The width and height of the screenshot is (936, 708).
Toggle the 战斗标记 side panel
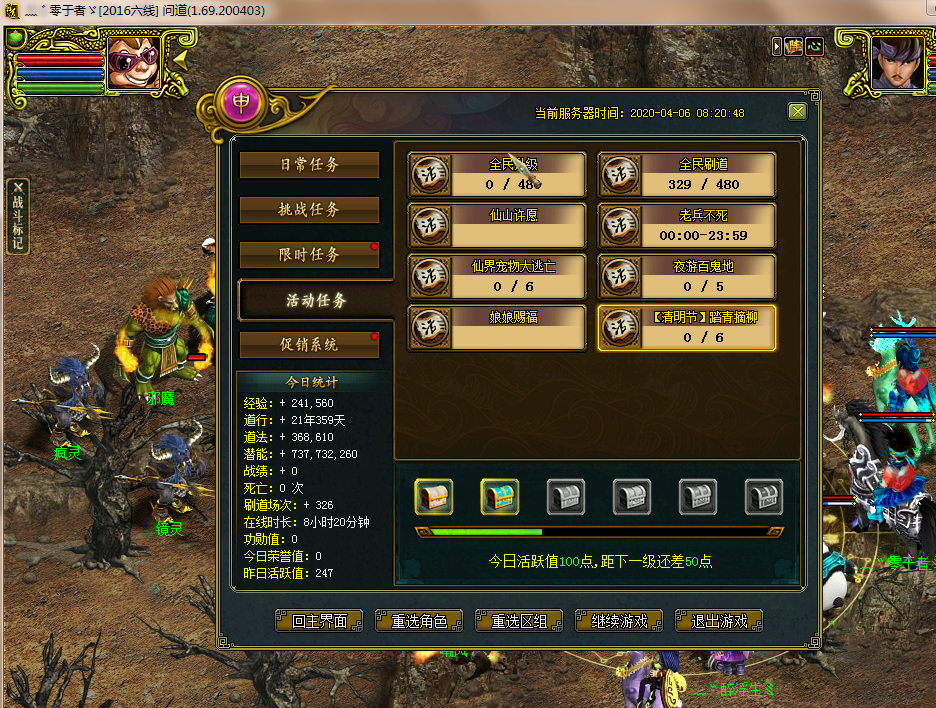[17, 216]
